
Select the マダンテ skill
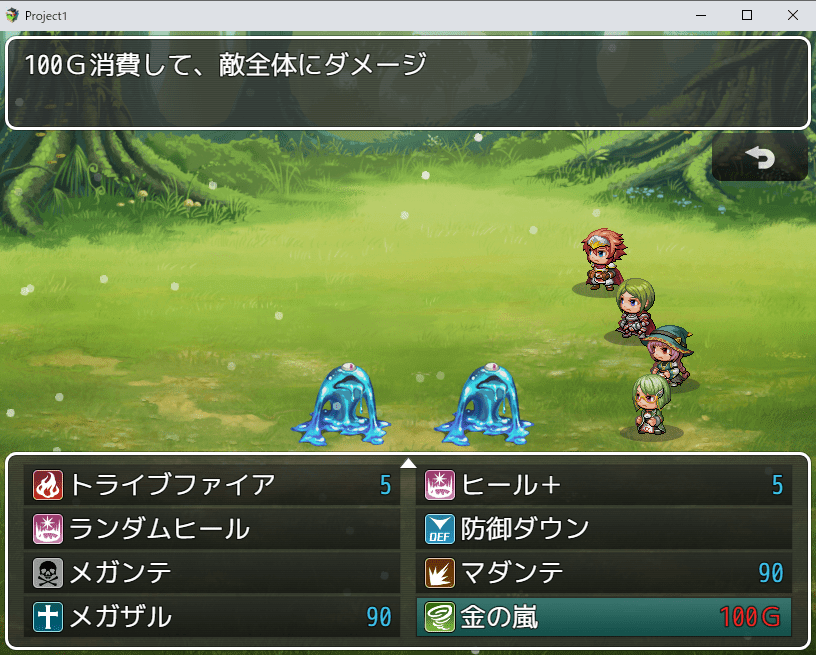pos(604,572)
